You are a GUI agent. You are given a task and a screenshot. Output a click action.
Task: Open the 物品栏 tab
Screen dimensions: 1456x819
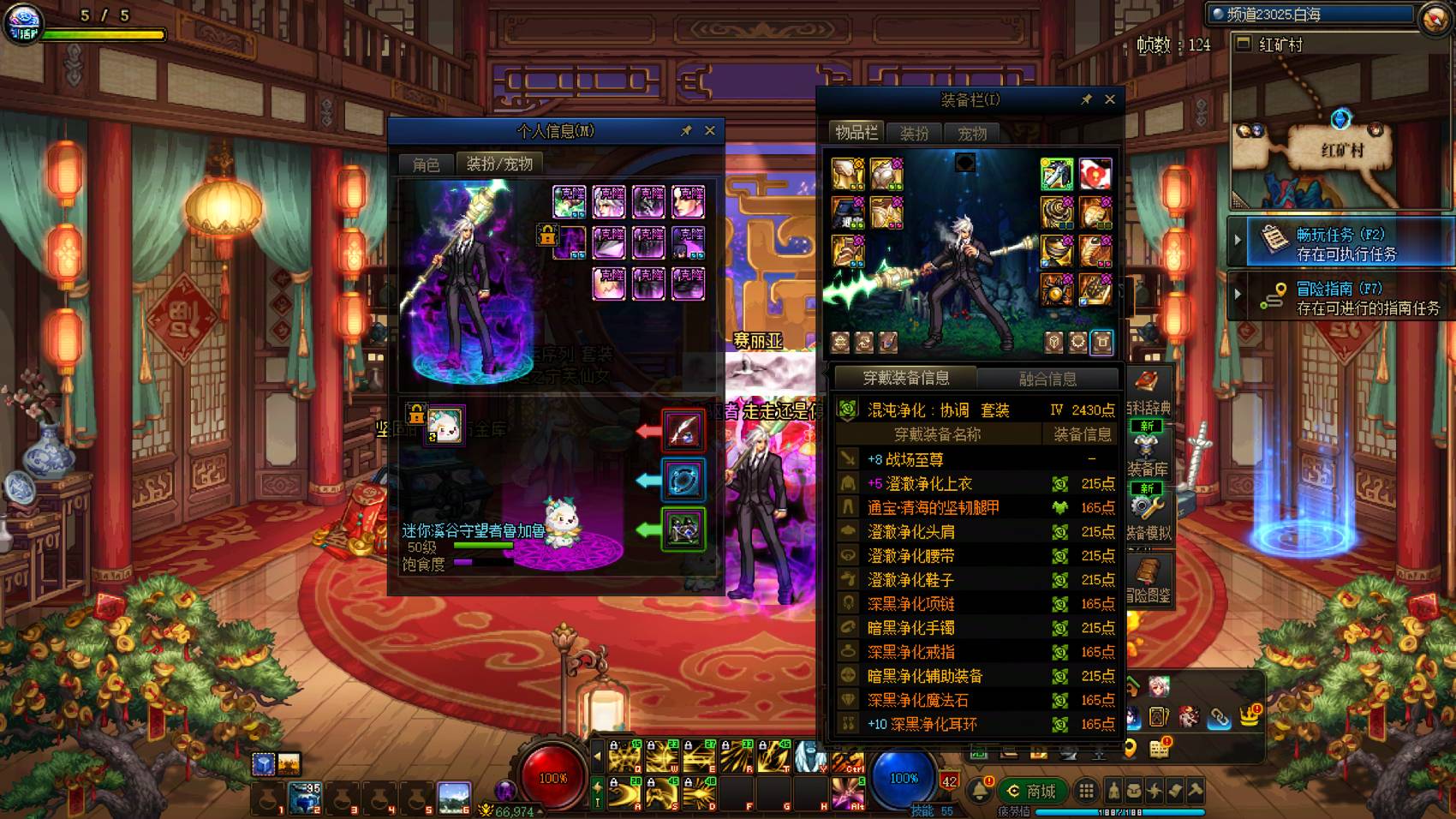pos(856,133)
